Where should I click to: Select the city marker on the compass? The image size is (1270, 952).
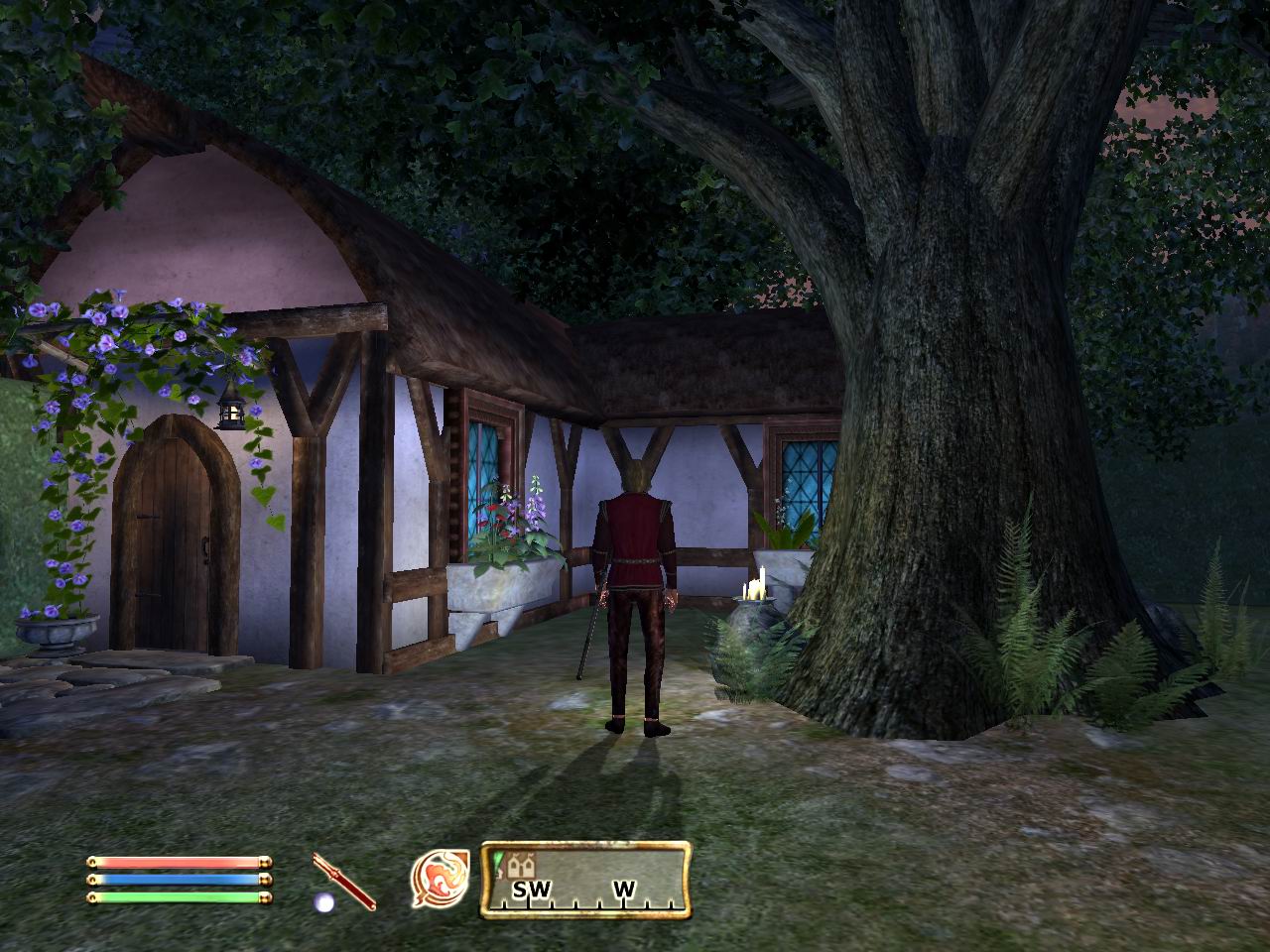513,865
